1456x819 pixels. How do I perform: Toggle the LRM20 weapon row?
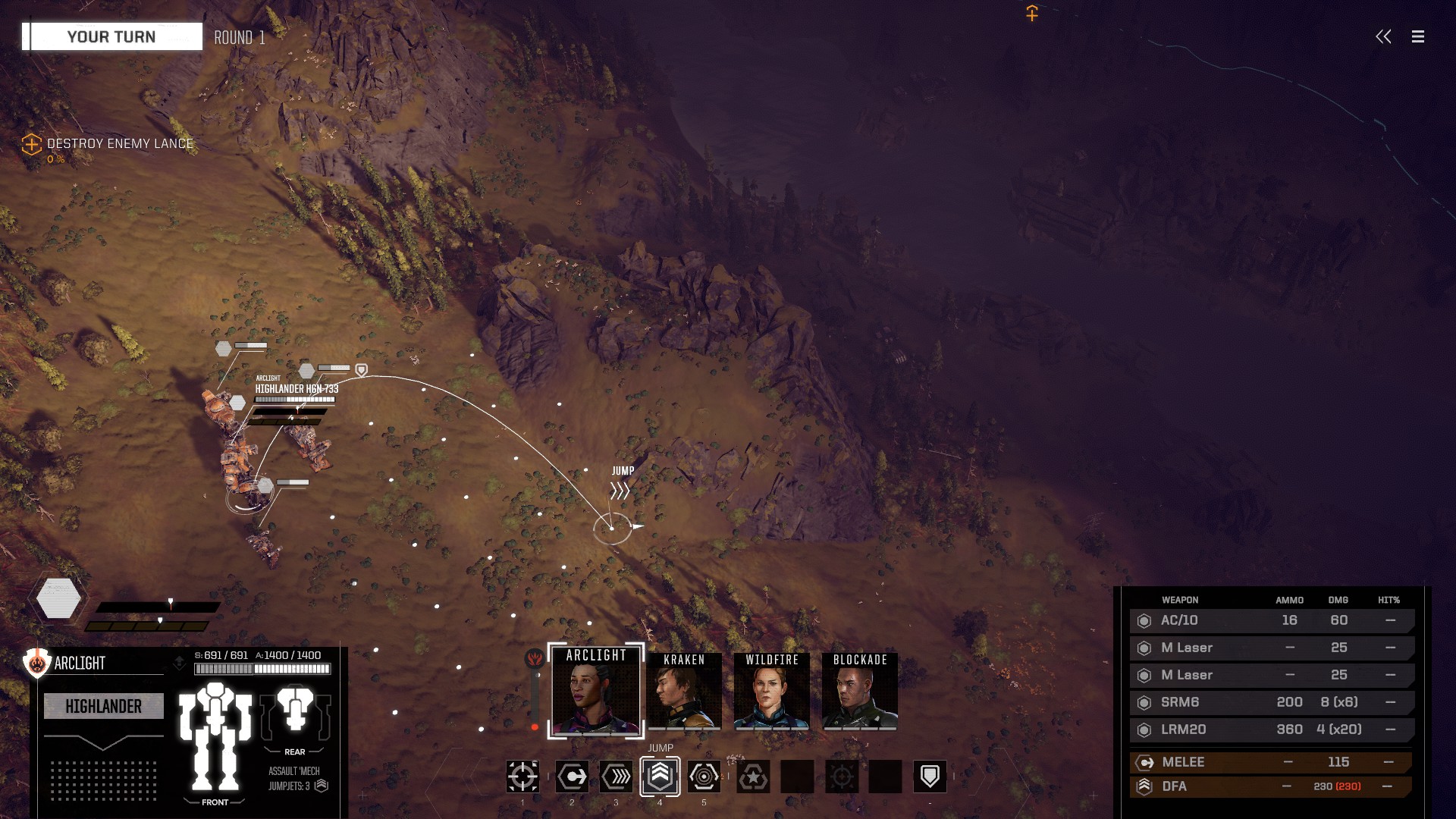[x=1271, y=730]
